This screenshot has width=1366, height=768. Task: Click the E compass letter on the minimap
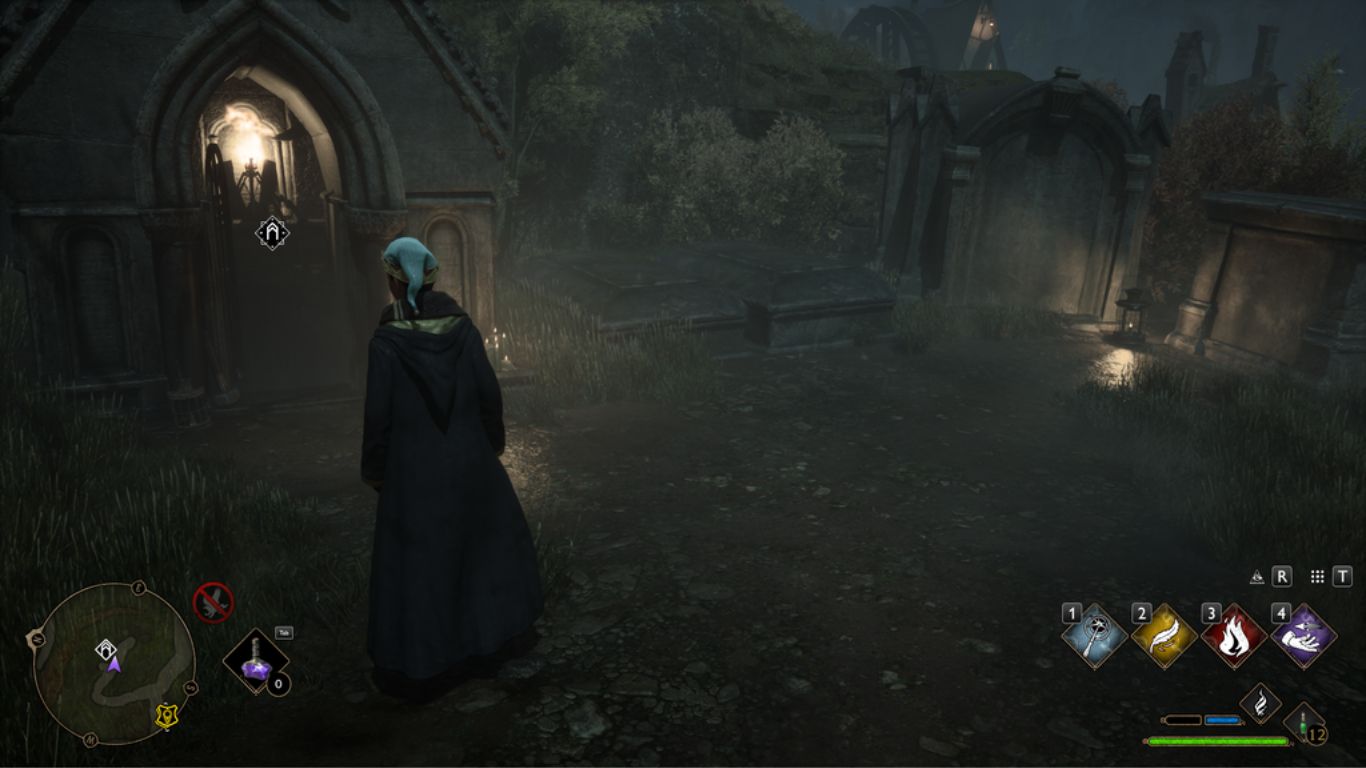tap(137, 588)
